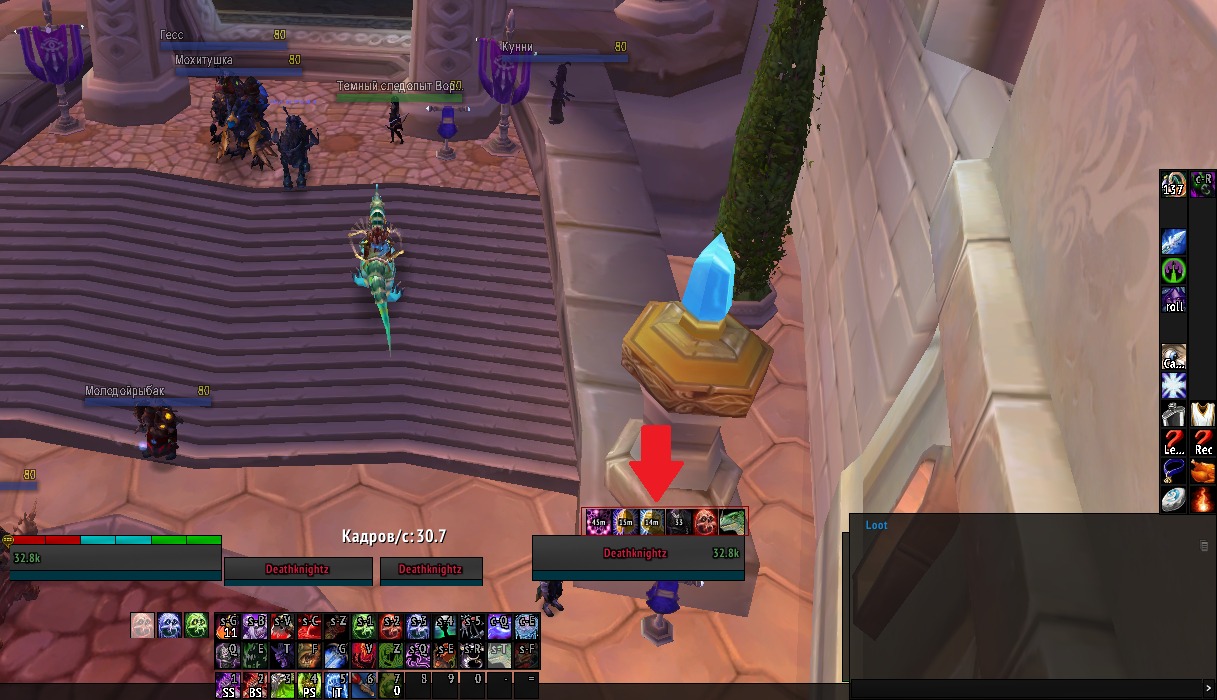
Task: Use the ability bound to s-G
Action: pyautogui.click(x=229, y=627)
